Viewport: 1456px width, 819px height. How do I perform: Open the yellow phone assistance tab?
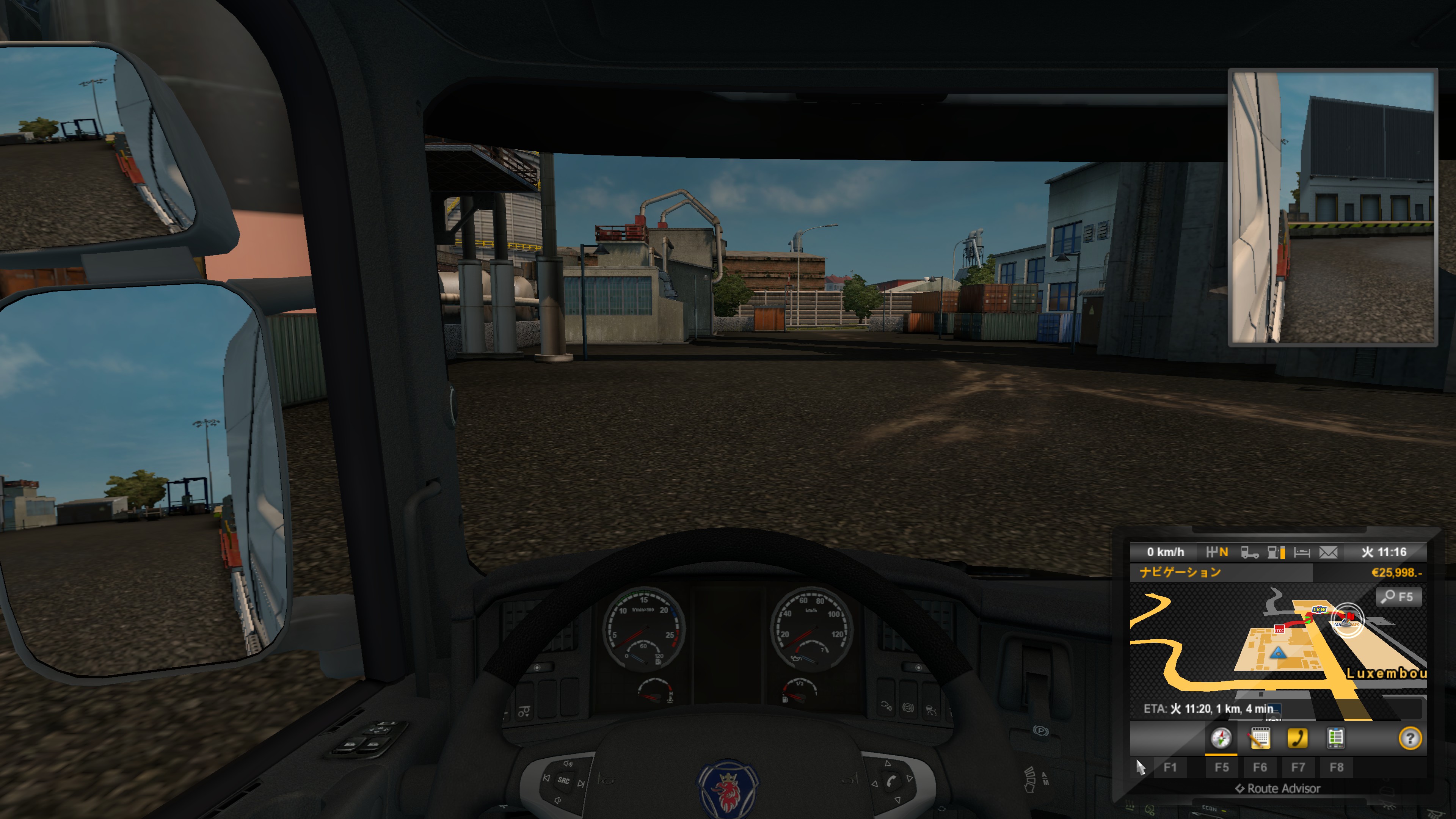click(1297, 738)
